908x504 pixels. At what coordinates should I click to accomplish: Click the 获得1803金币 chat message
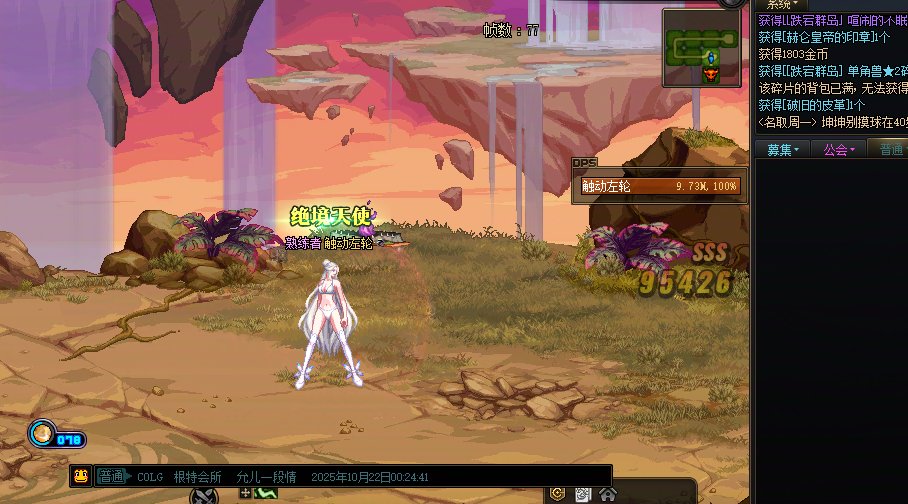[793, 54]
